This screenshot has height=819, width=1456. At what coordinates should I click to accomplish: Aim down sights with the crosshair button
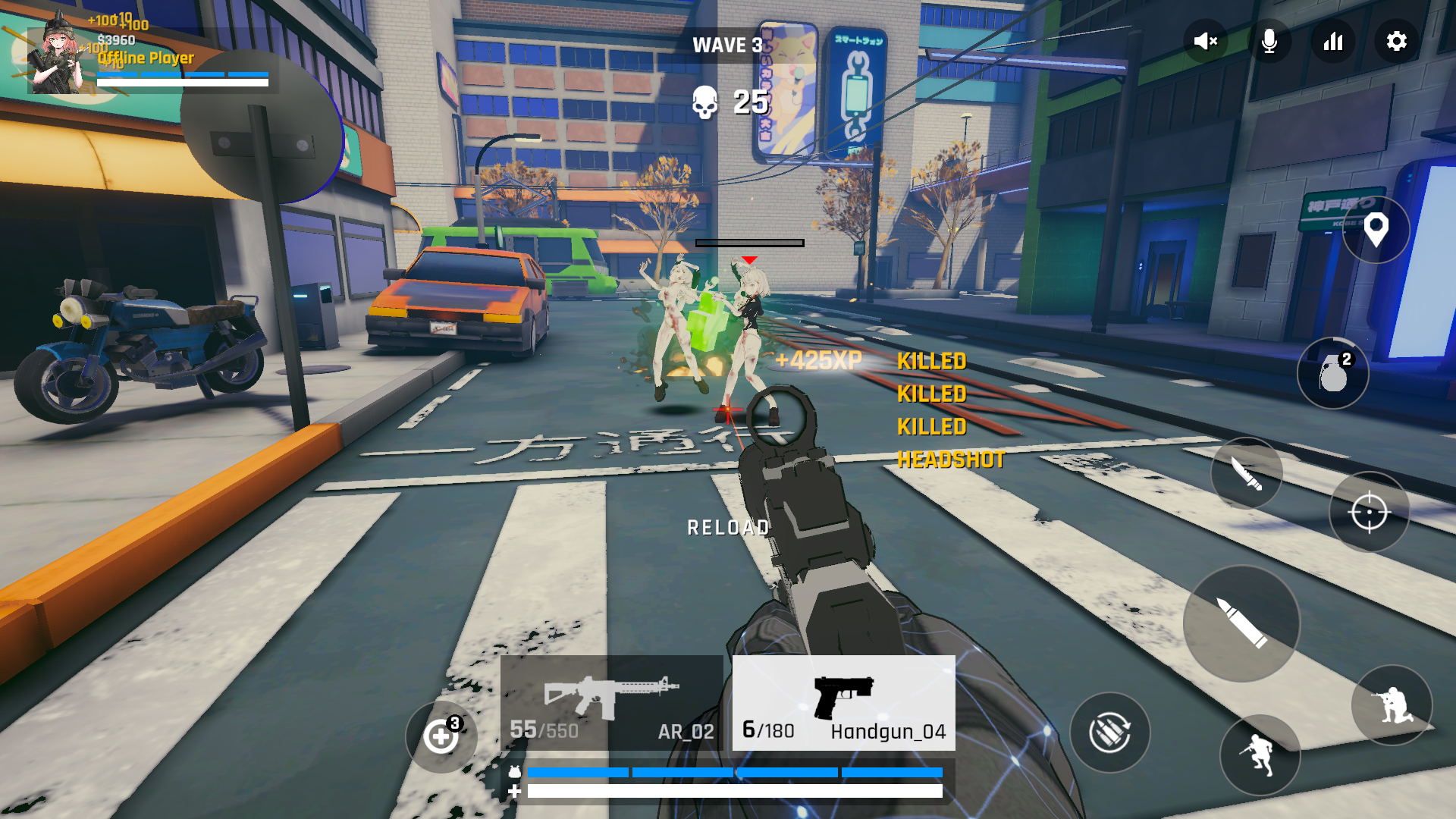tap(1369, 513)
